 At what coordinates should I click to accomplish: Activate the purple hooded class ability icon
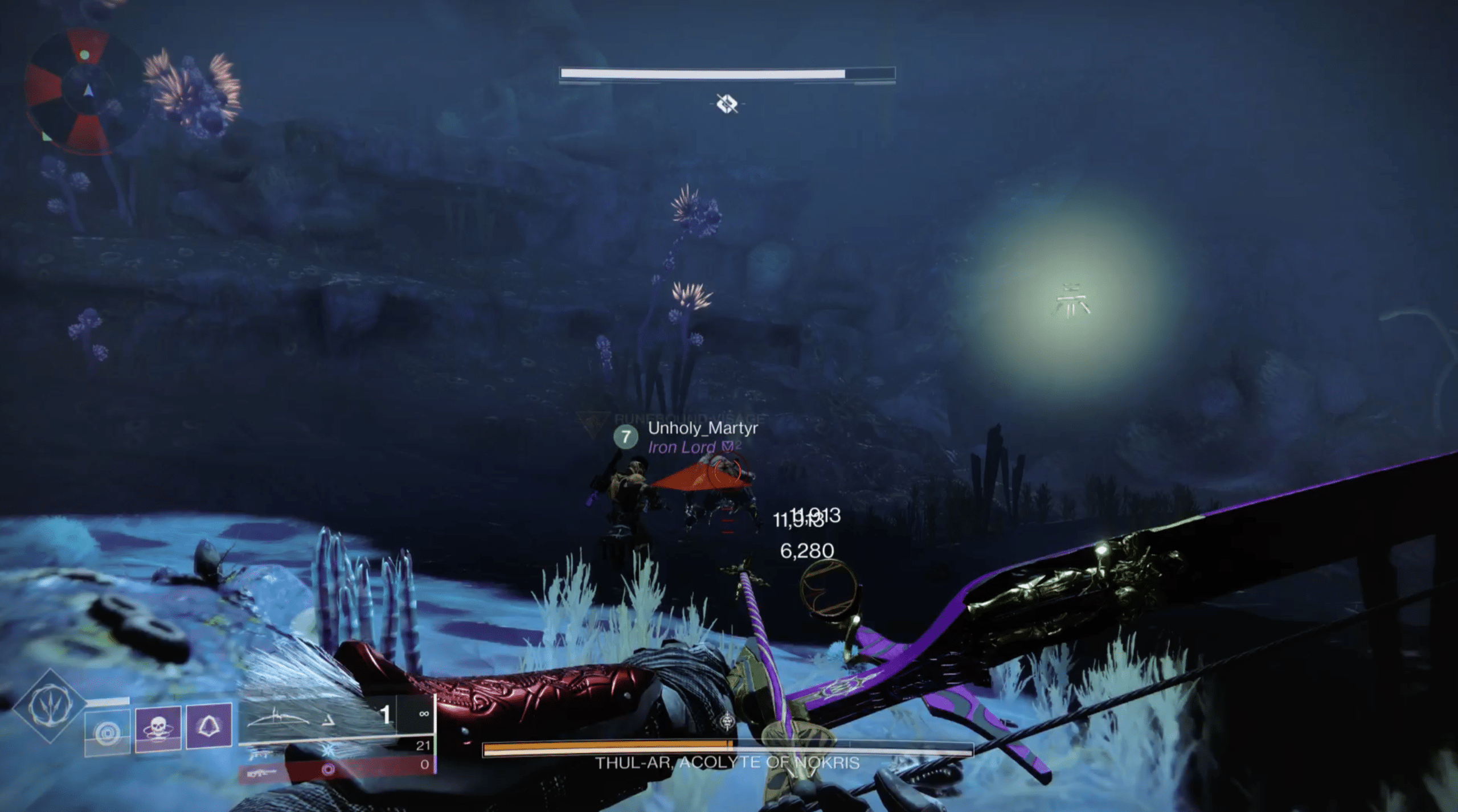[209, 725]
